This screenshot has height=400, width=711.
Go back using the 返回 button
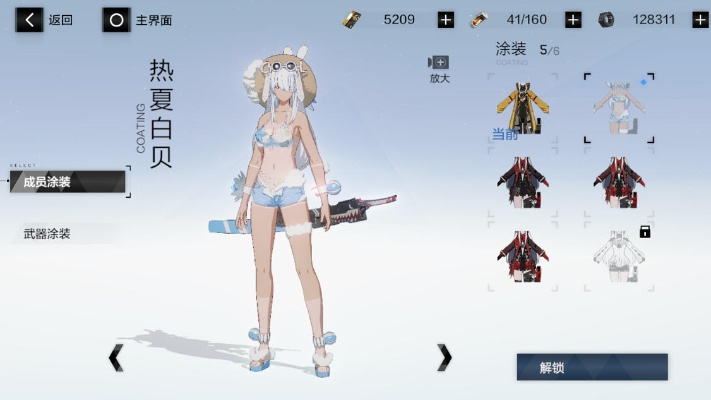pyautogui.click(x=44, y=19)
